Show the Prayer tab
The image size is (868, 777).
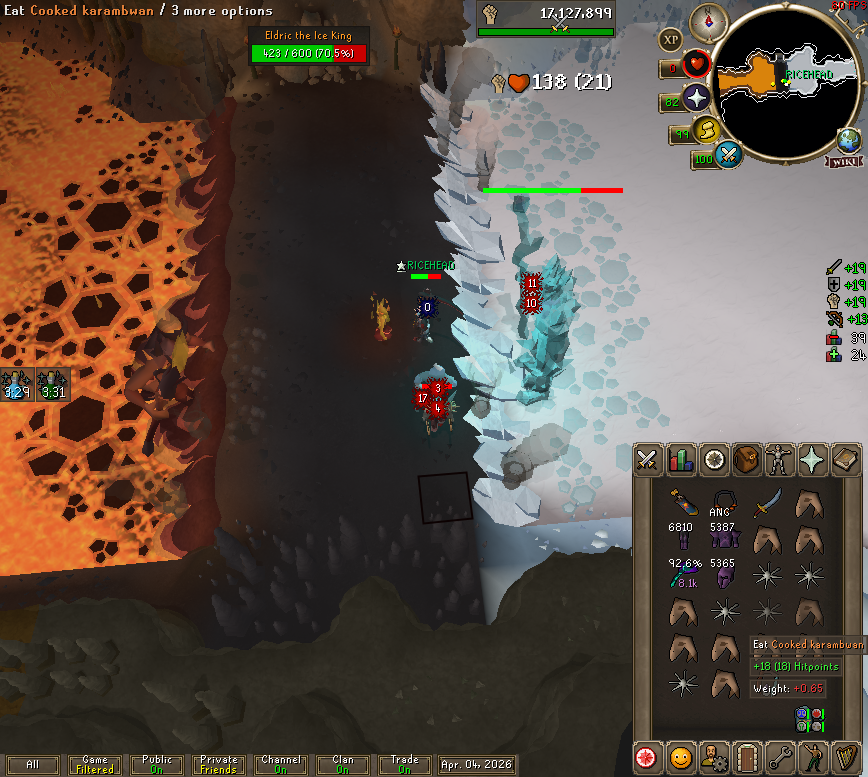[812, 459]
